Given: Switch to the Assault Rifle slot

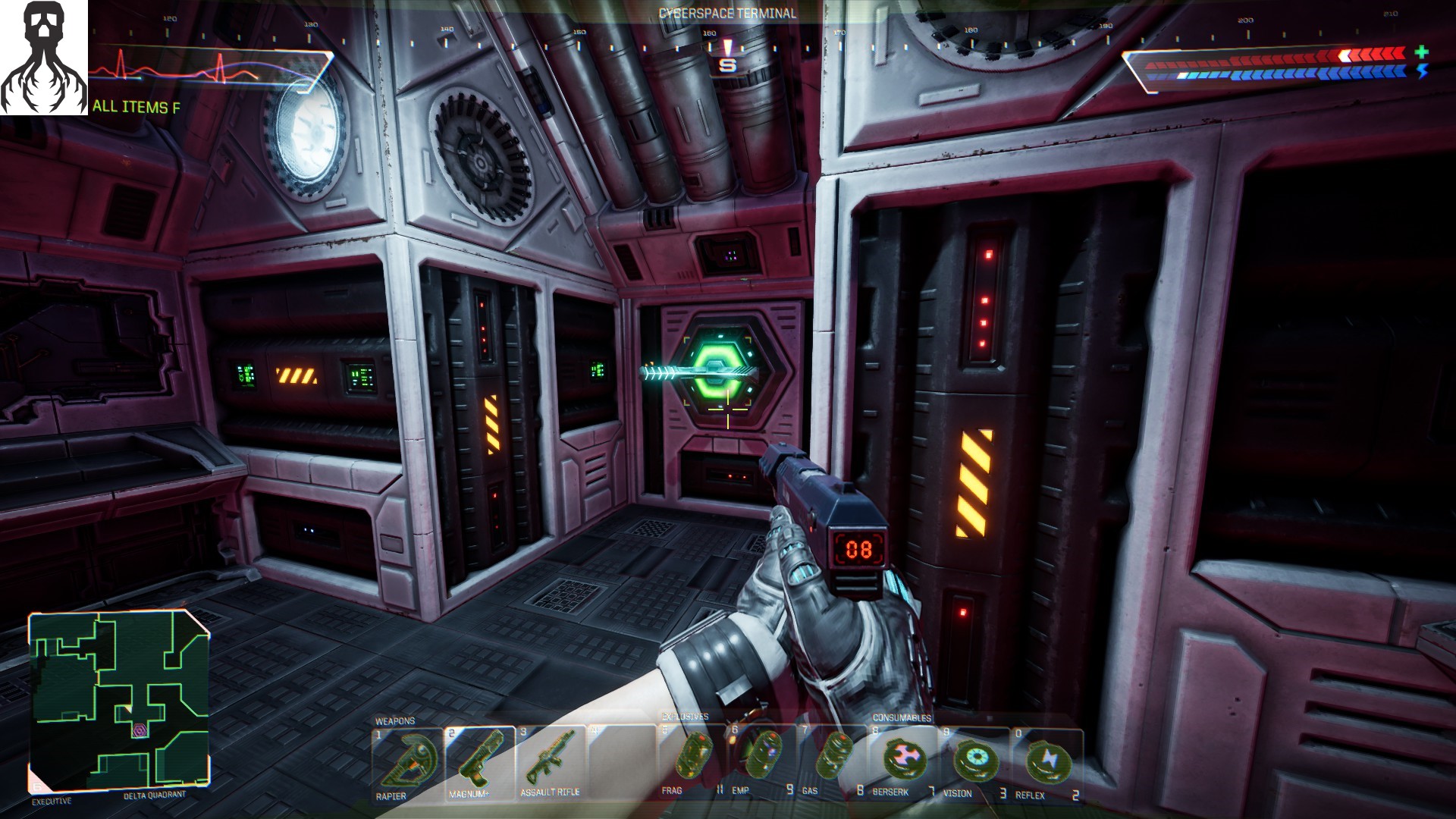Looking at the screenshot, I should [550, 761].
